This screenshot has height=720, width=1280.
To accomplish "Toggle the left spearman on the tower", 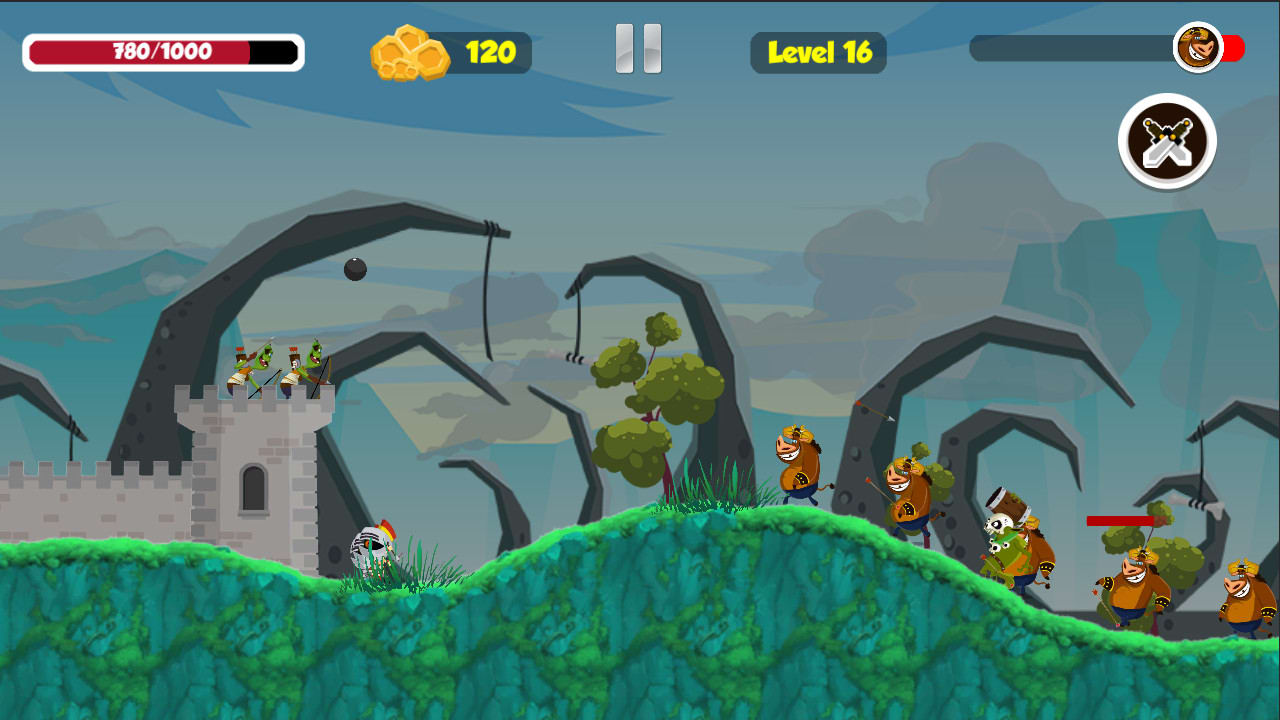I will pyautogui.click(x=245, y=365).
